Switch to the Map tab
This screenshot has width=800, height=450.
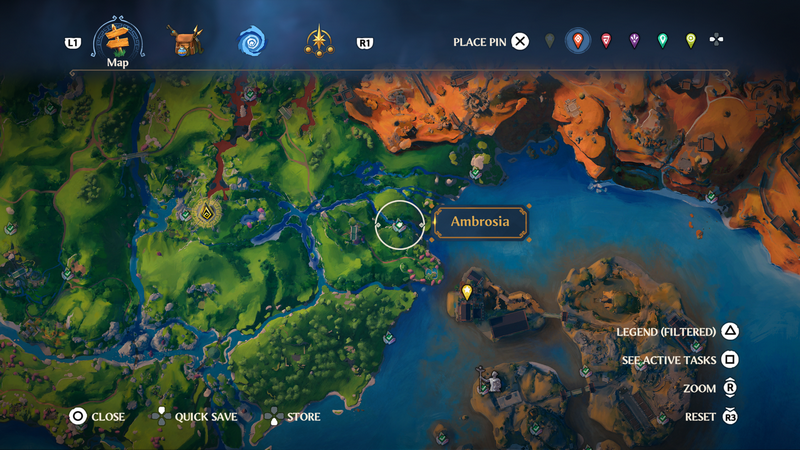118,40
